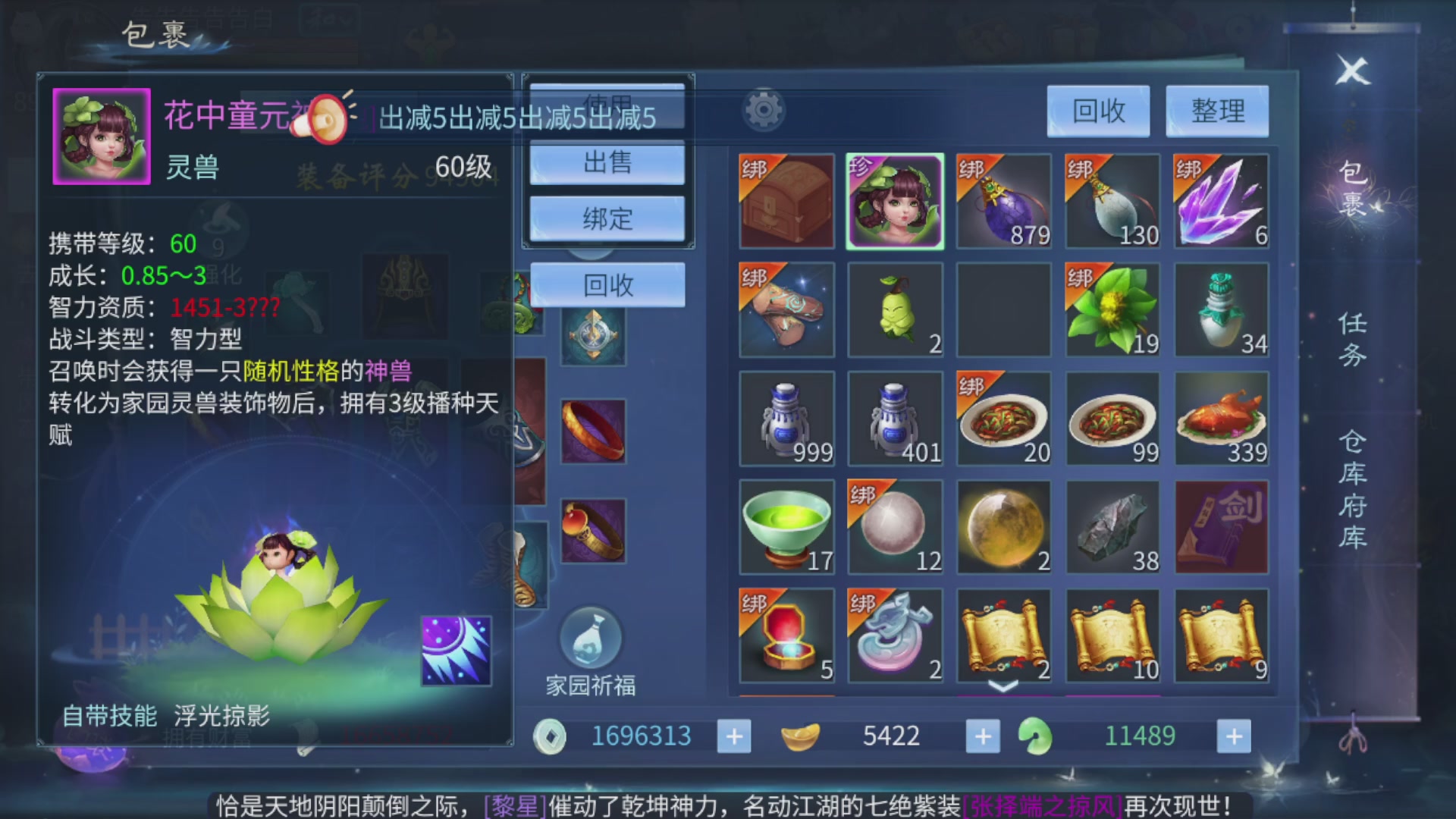Viewport: 1456px width, 819px height.
Task: Click the 整理 sort button
Action: pos(1217,111)
